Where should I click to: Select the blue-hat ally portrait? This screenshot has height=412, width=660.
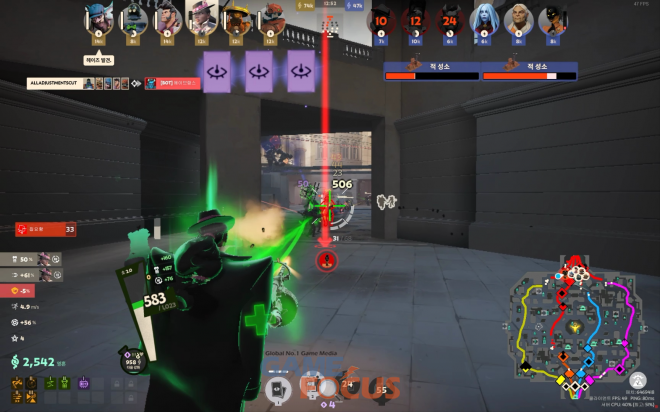[x=98, y=19]
